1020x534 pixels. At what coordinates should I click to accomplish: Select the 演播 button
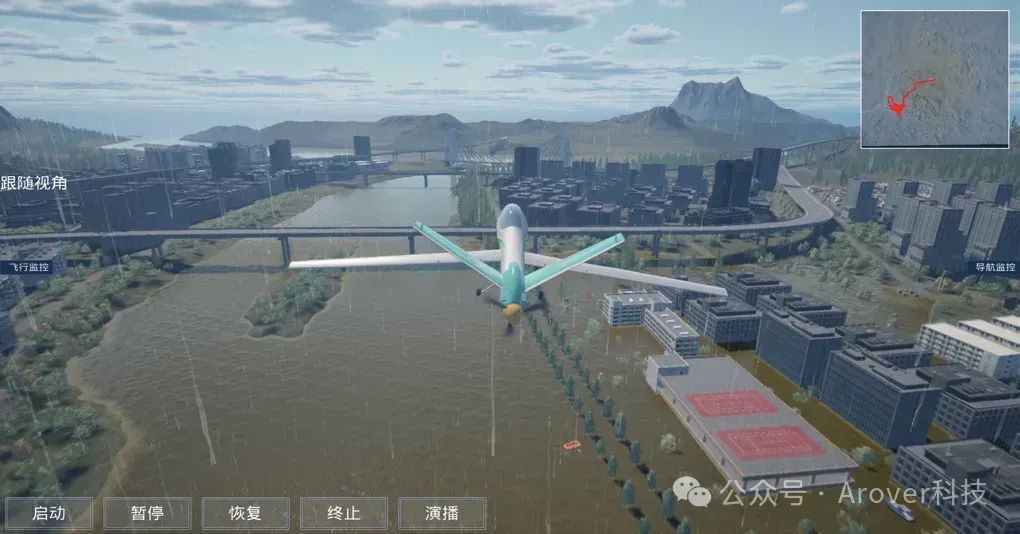tap(442, 513)
